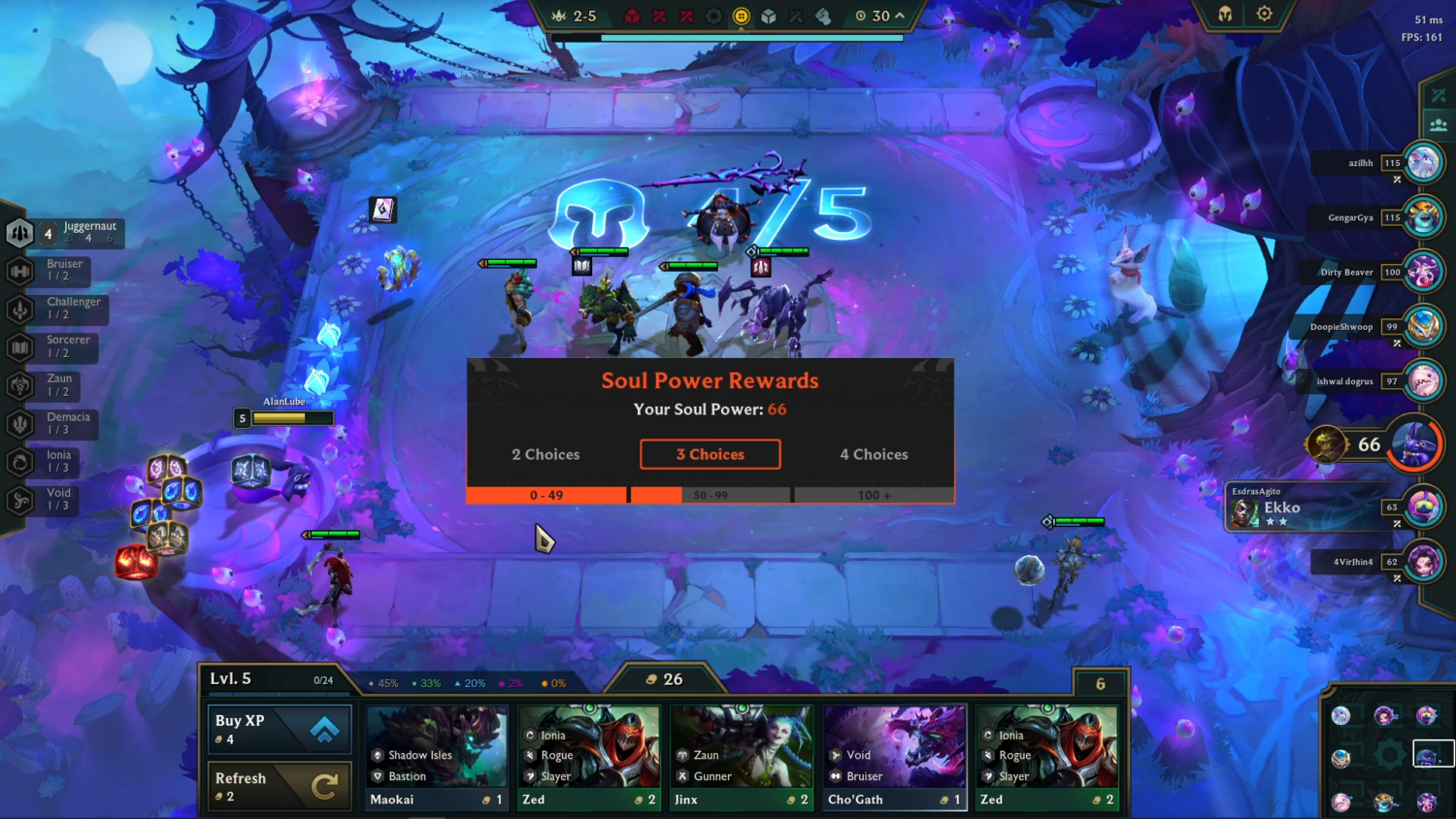Image resolution: width=1456 pixels, height=819 pixels.
Task: Purchase Jinx from the shop
Action: tap(742, 757)
